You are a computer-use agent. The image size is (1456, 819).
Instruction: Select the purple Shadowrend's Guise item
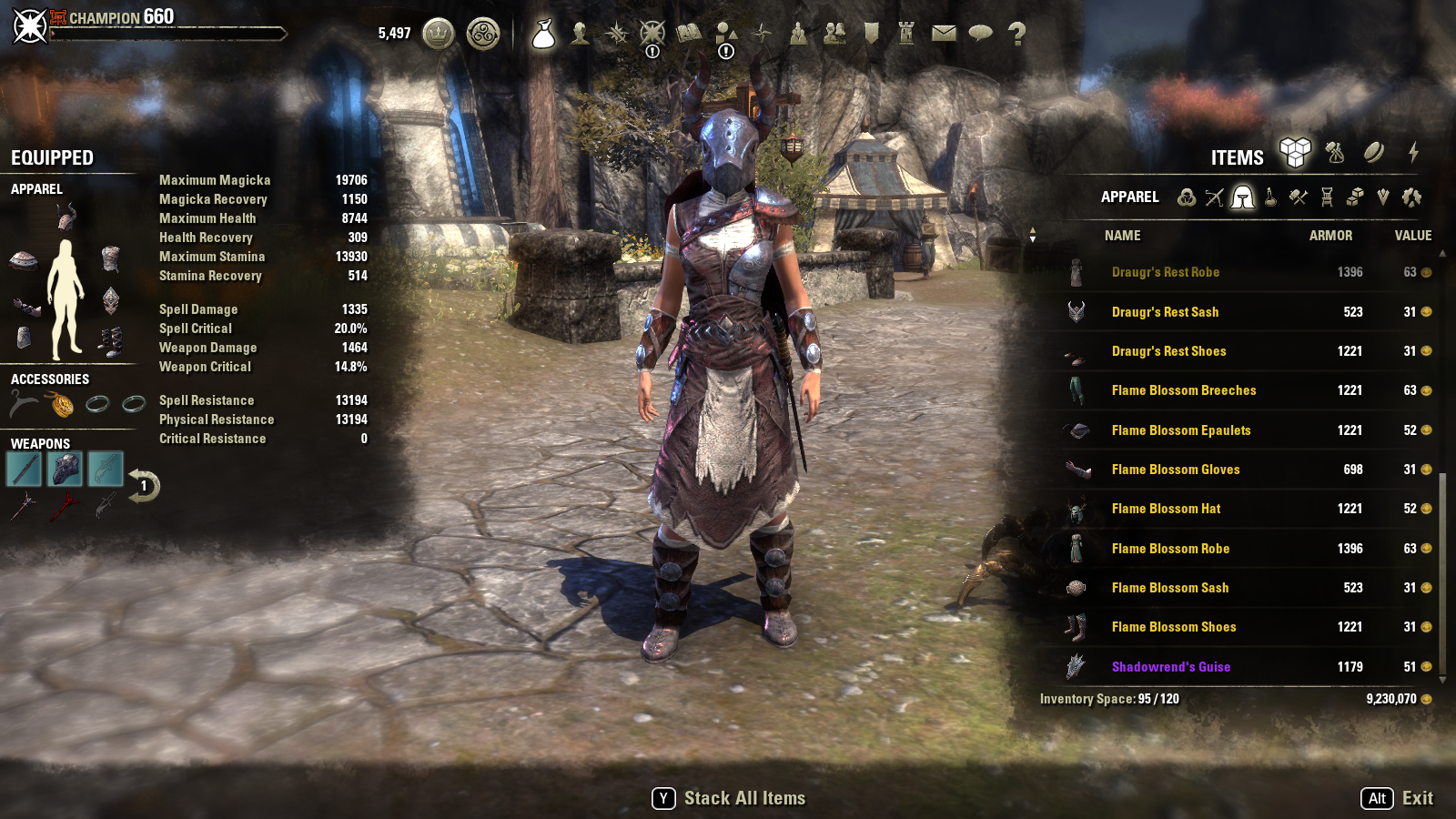coord(1170,667)
